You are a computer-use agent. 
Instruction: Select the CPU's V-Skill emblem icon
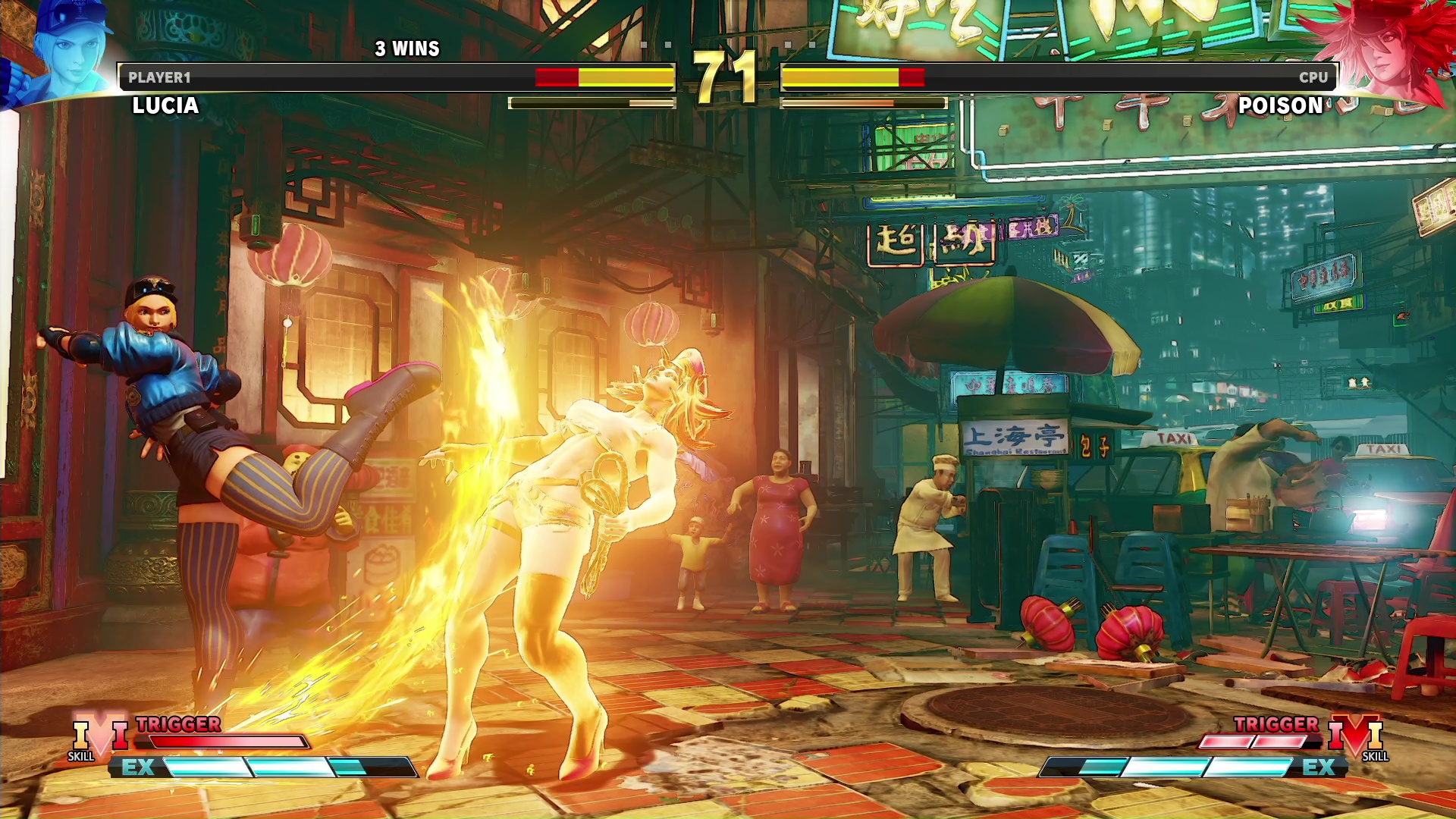click(1356, 737)
